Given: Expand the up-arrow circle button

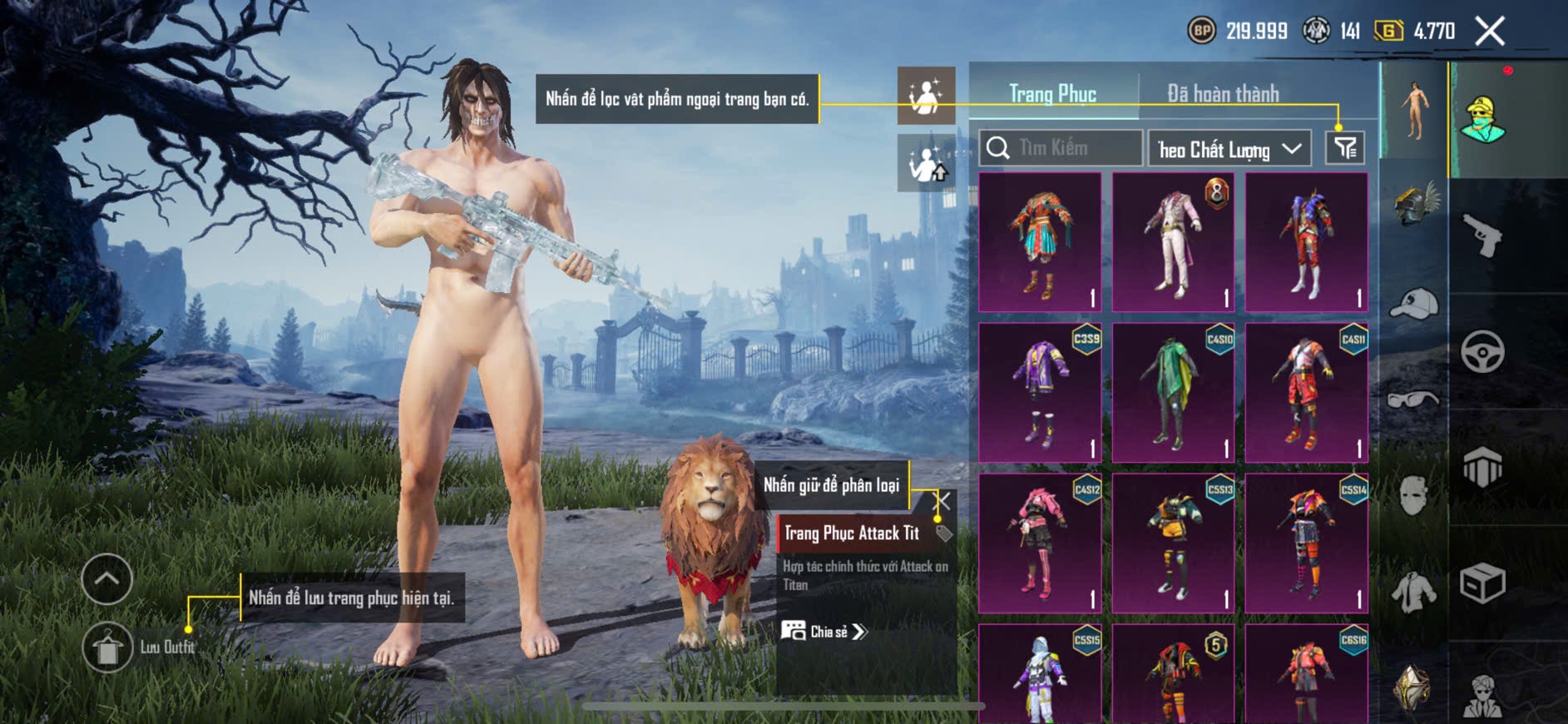Looking at the screenshot, I should click(x=107, y=578).
